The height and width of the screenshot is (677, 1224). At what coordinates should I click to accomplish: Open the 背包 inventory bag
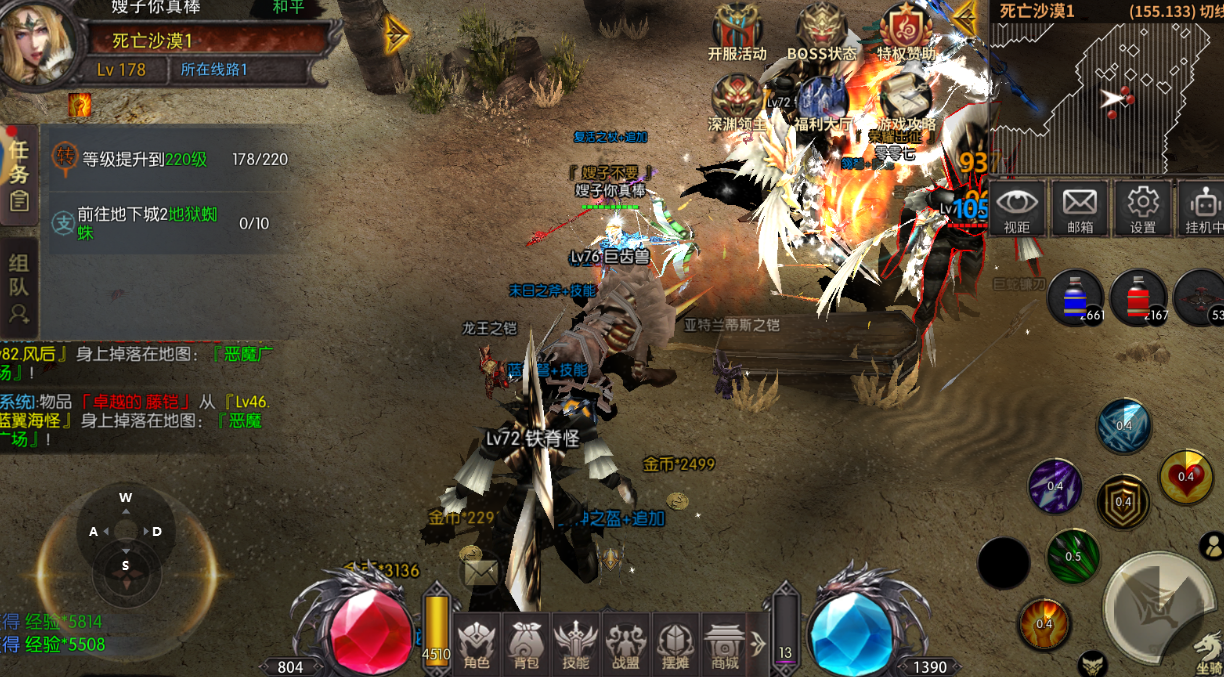point(526,644)
